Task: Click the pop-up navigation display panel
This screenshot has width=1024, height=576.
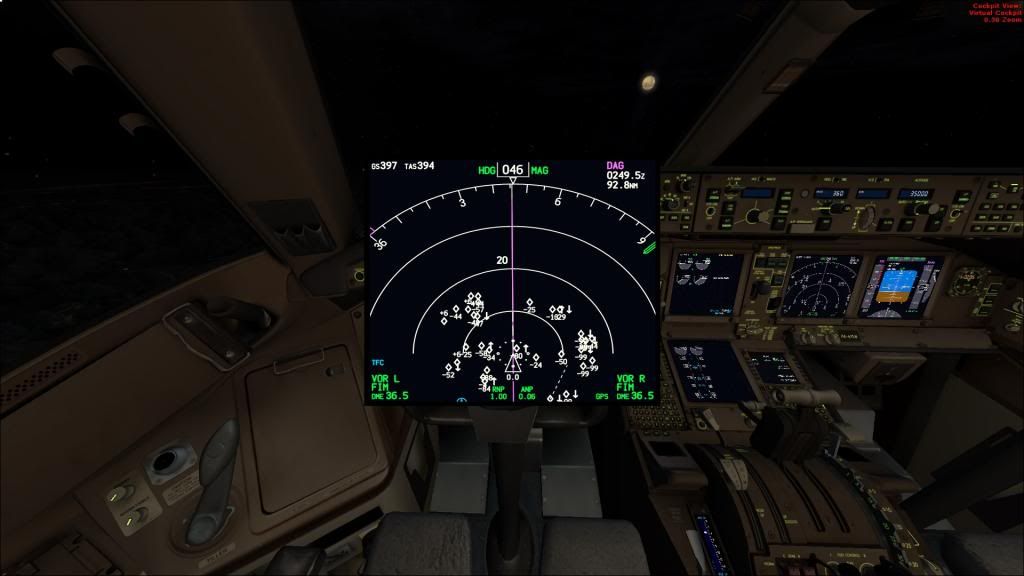Action: point(512,282)
